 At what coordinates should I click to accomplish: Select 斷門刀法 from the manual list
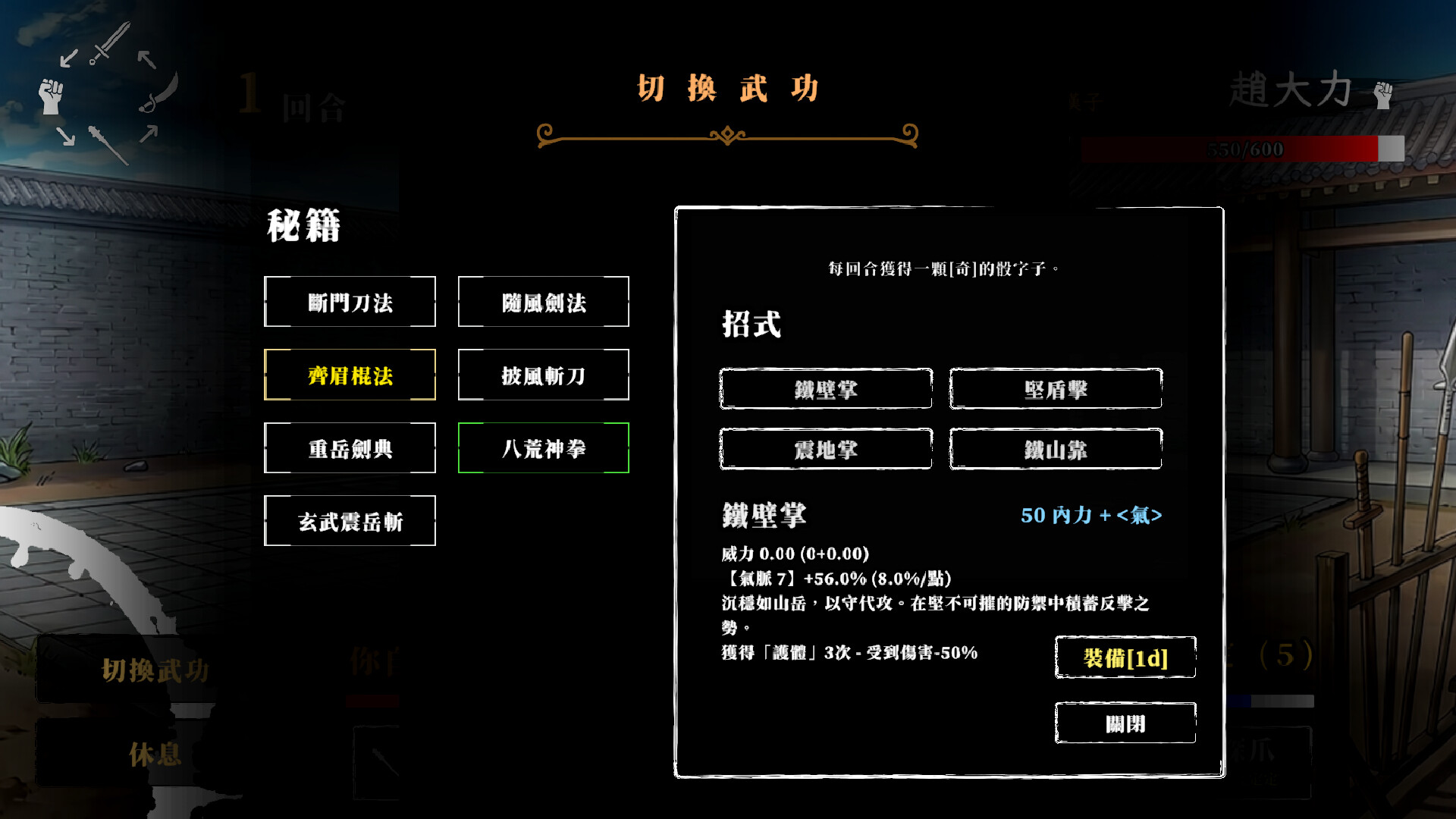[350, 302]
